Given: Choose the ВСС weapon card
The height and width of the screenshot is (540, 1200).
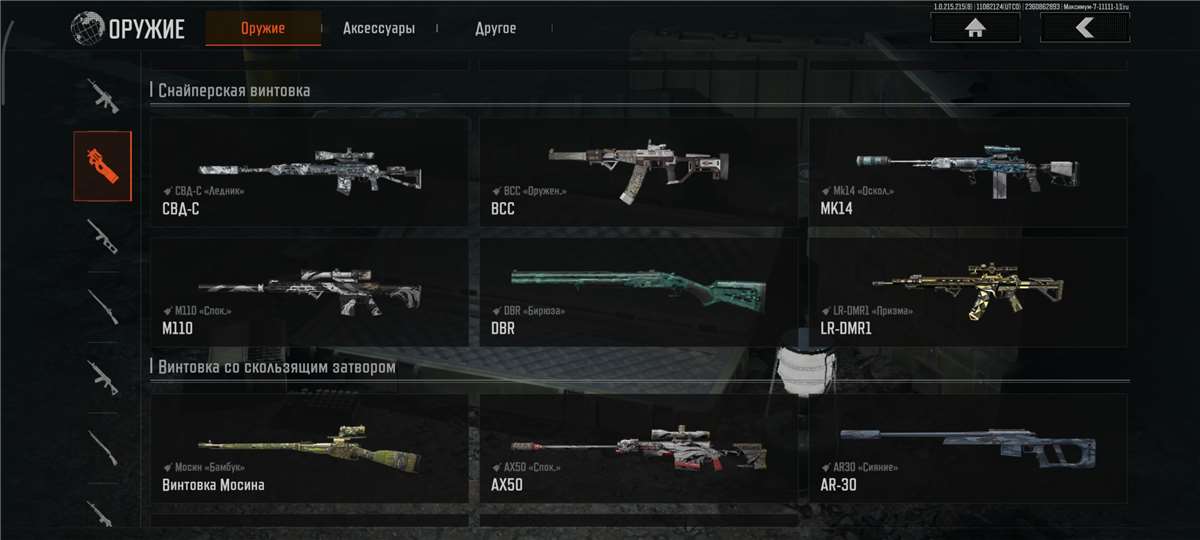Looking at the screenshot, I should pyautogui.click(x=638, y=172).
